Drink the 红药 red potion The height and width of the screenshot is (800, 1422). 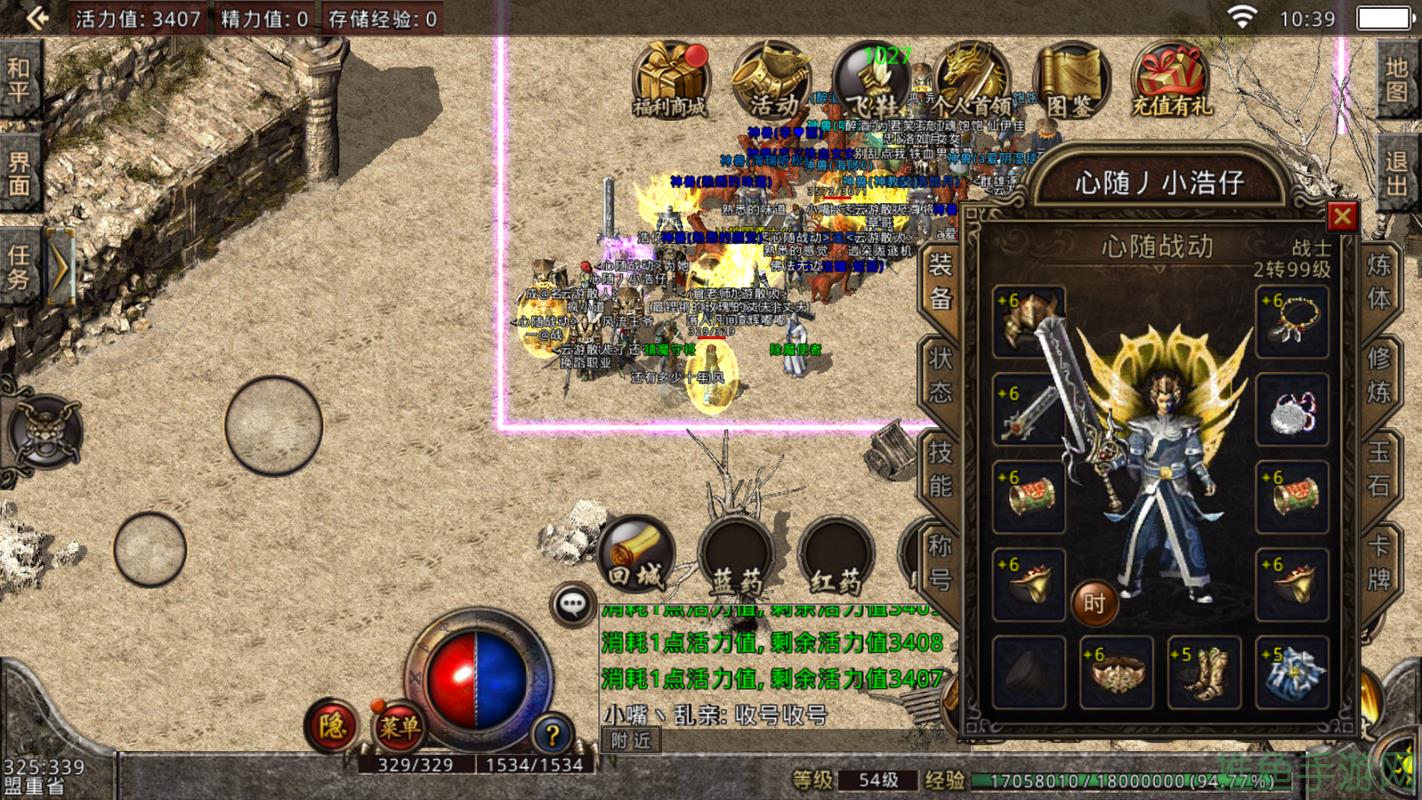pos(838,555)
